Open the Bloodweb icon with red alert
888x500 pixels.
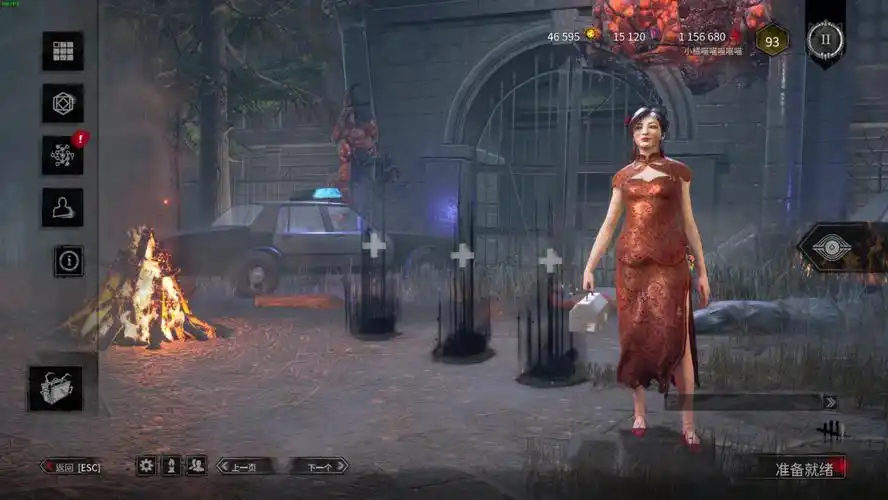click(x=62, y=155)
